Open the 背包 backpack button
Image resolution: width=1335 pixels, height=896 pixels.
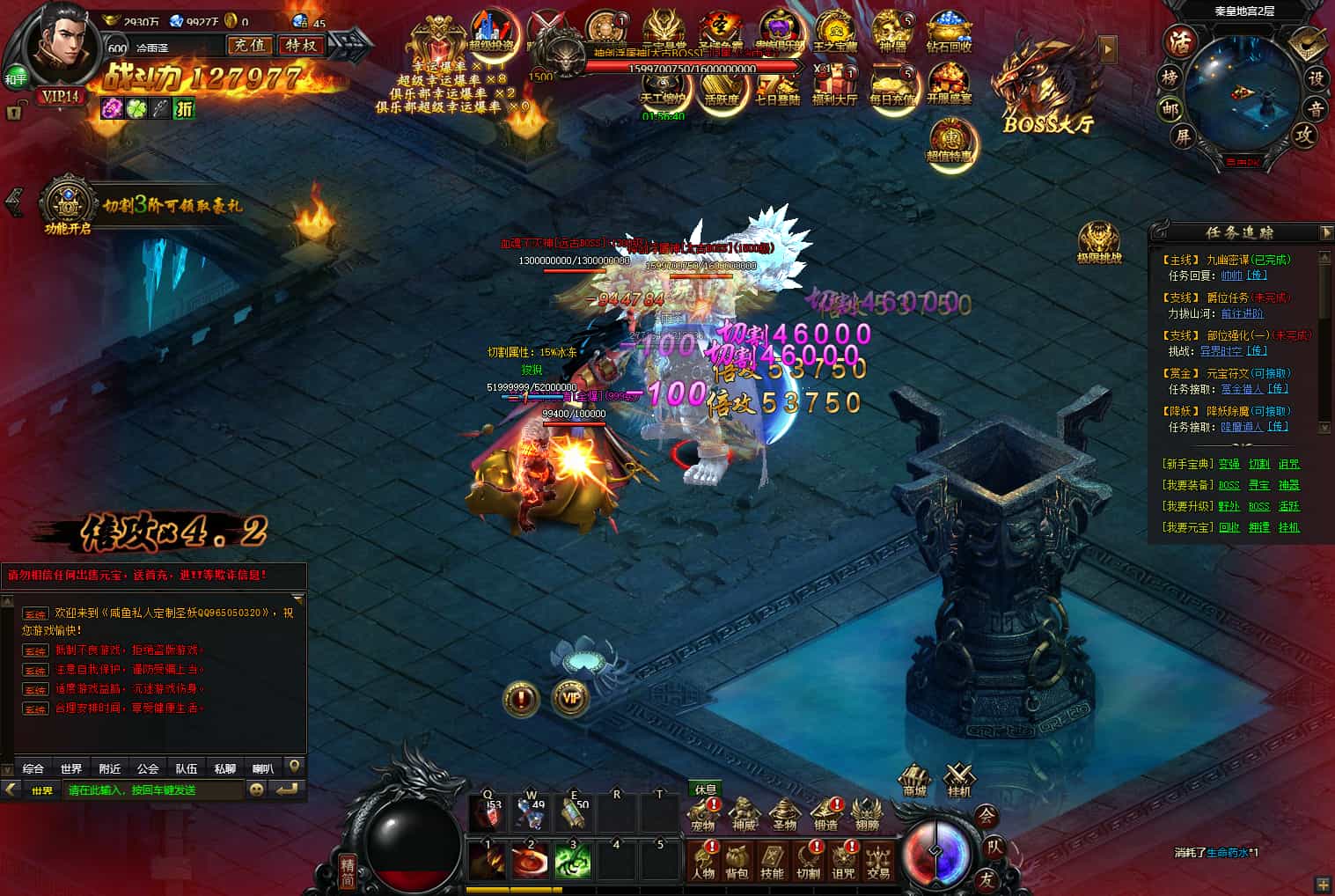pyautogui.click(x=737, y=861)
